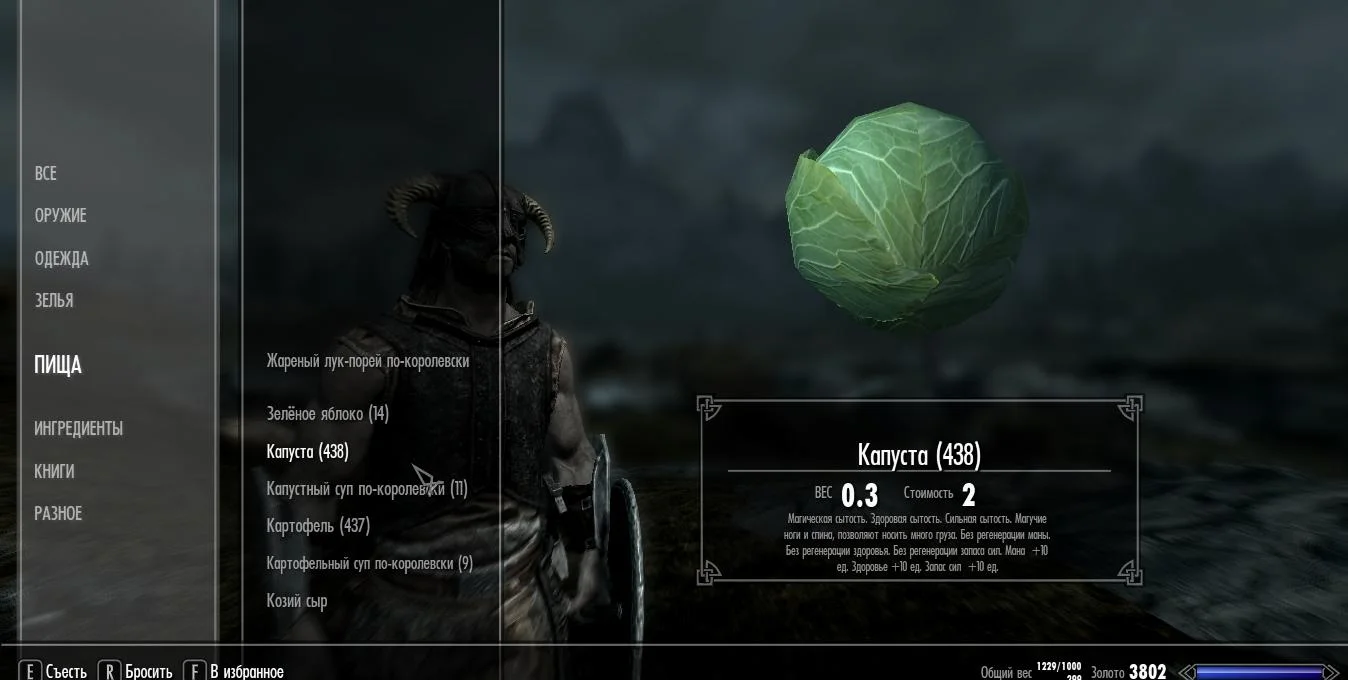Select the РАЗНОЕ category
1348x680 pixels.
[58, 514]
